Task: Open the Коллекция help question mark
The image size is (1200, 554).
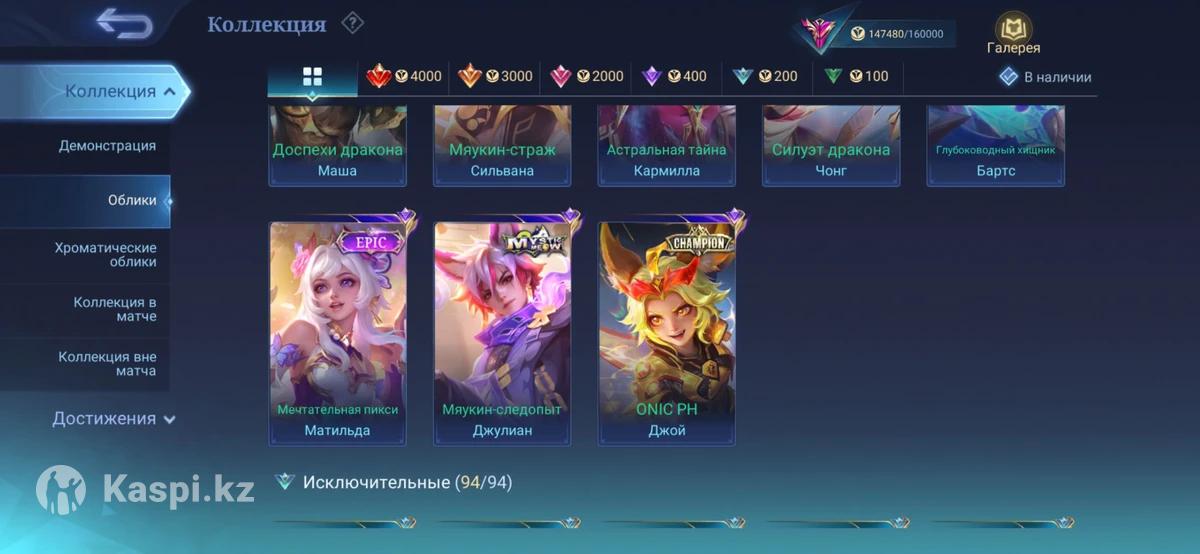Action: coord(352,23)
